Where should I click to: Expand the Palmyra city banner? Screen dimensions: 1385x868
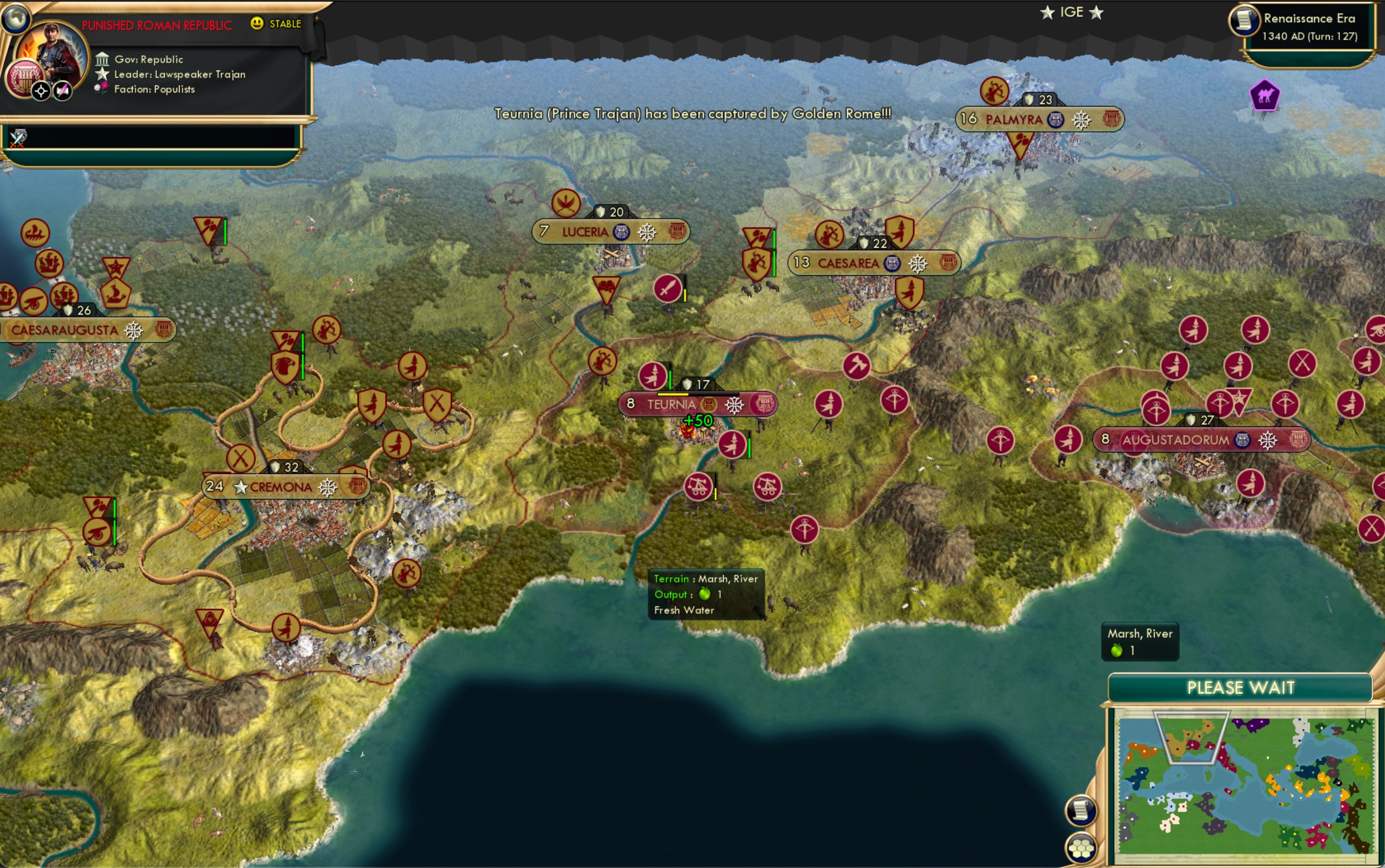pos(1015,120)
